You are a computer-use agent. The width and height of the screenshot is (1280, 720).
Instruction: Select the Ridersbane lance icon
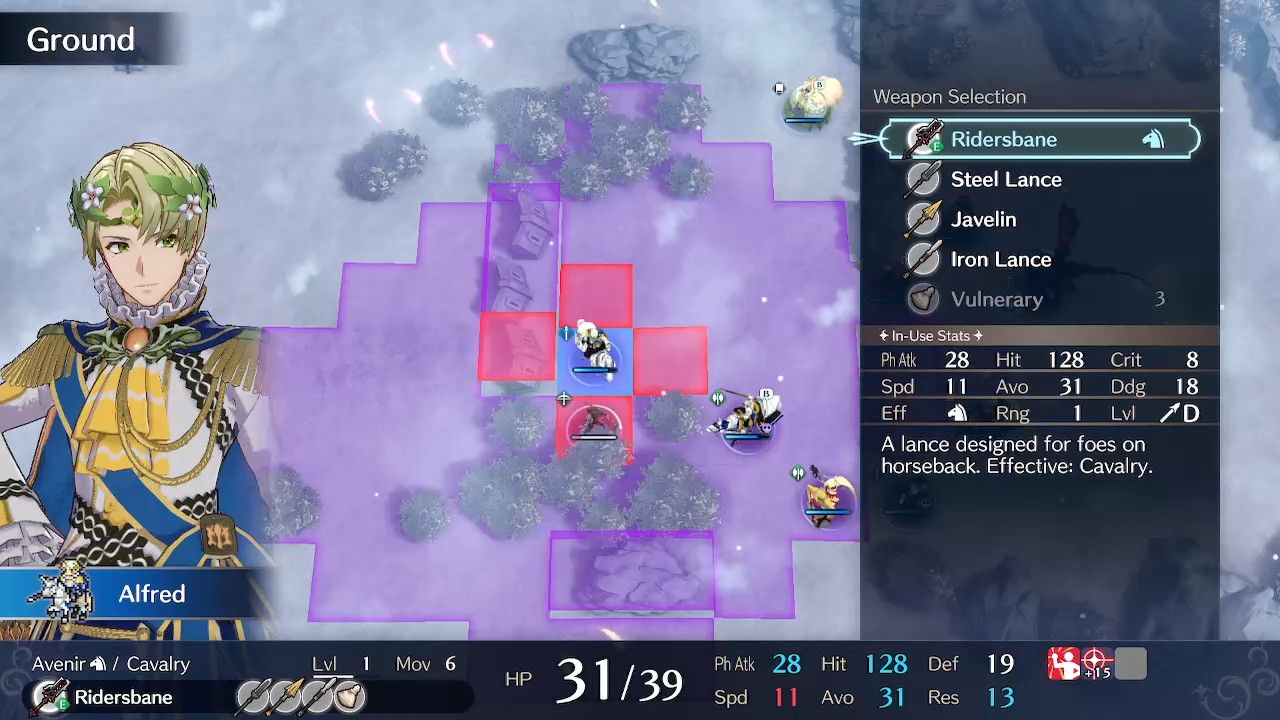tap(921, 139)
